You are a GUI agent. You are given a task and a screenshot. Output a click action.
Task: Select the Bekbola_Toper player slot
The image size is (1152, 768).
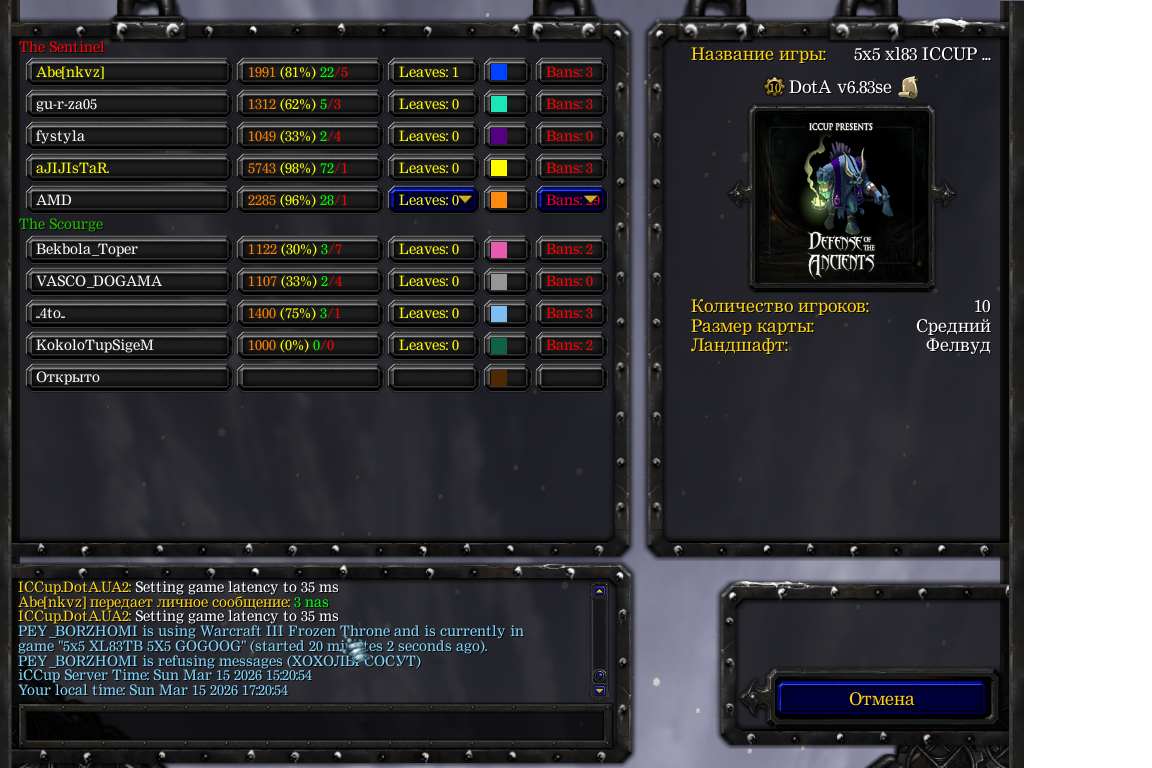click(x=128, y=249)
